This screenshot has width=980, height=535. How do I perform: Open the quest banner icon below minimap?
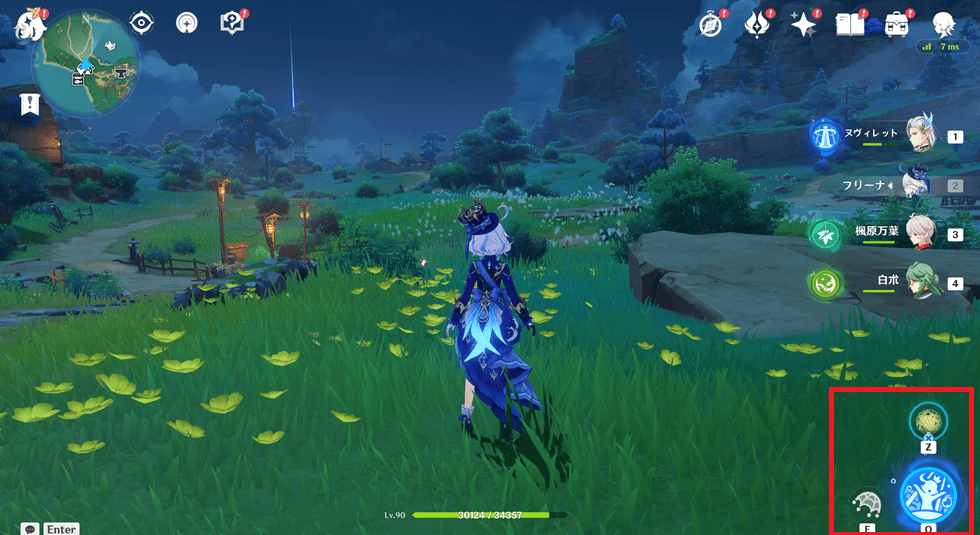[x=29, y=102]
